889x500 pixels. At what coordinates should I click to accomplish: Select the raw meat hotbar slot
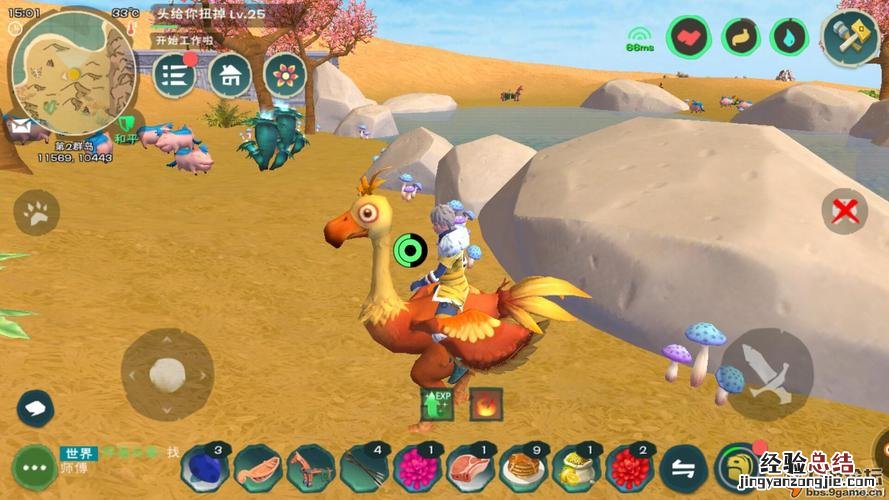[467, 468]
